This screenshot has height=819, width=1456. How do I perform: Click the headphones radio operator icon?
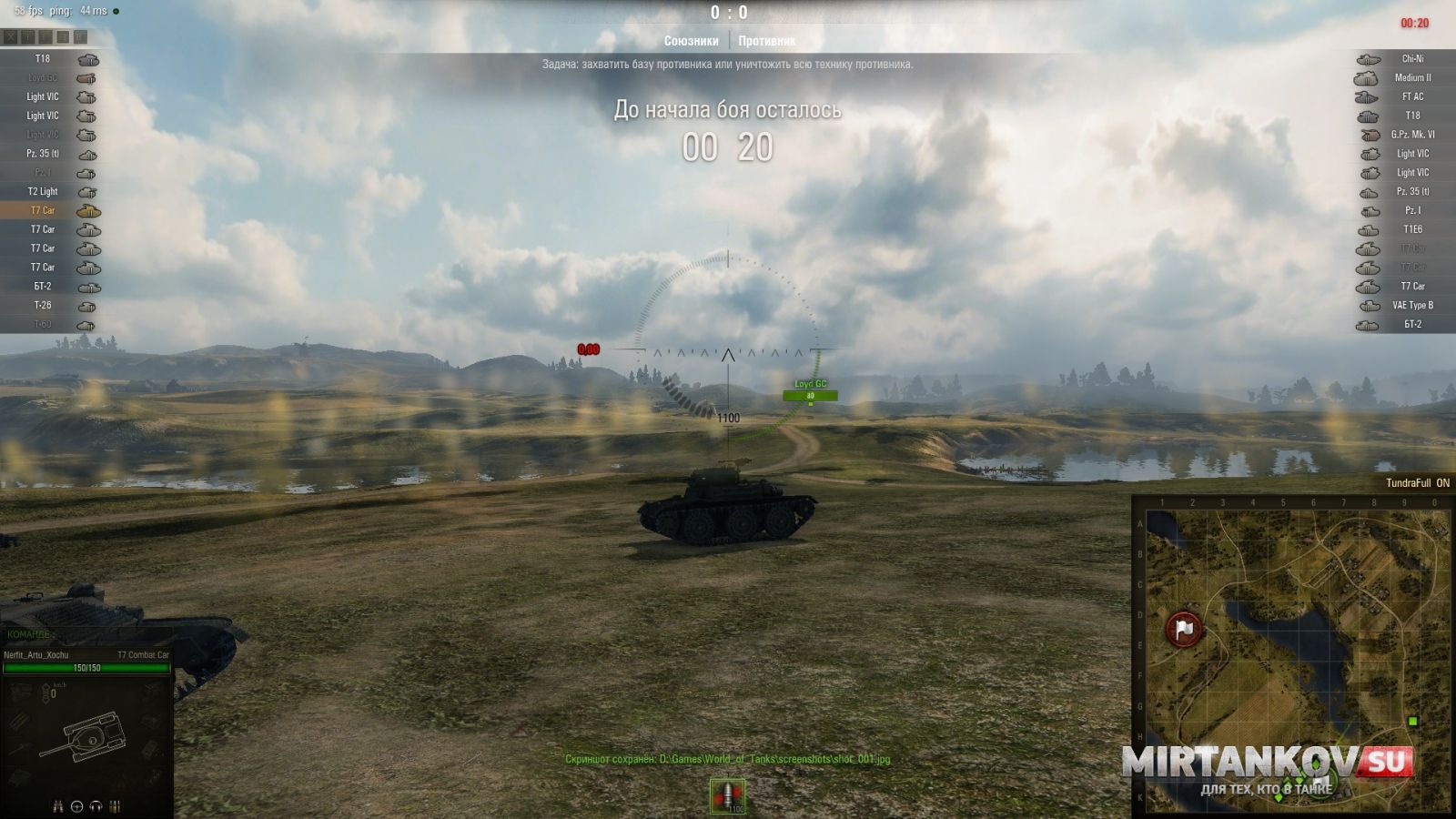[x=96, y=806]
